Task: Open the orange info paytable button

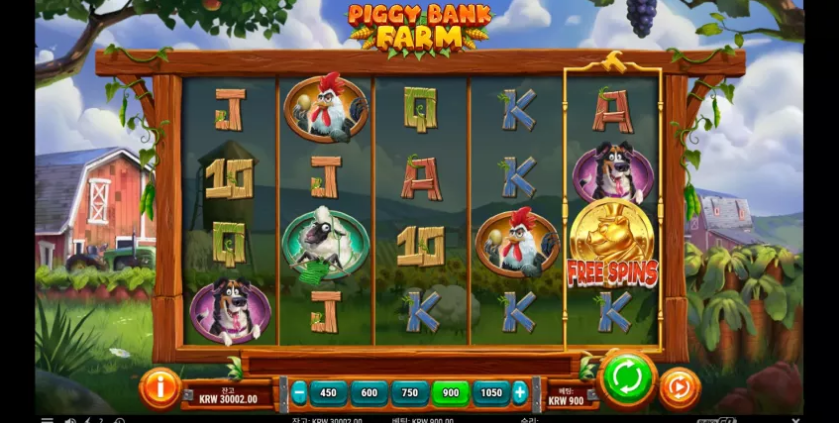Action: (160, 387)
